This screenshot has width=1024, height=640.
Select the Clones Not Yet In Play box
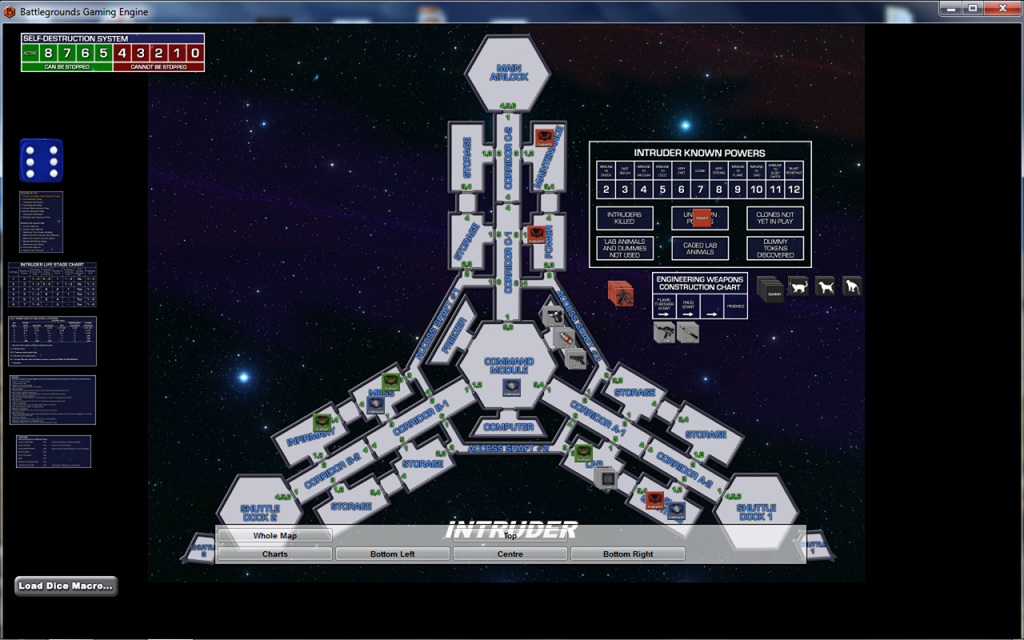click(x=775, y=218)
